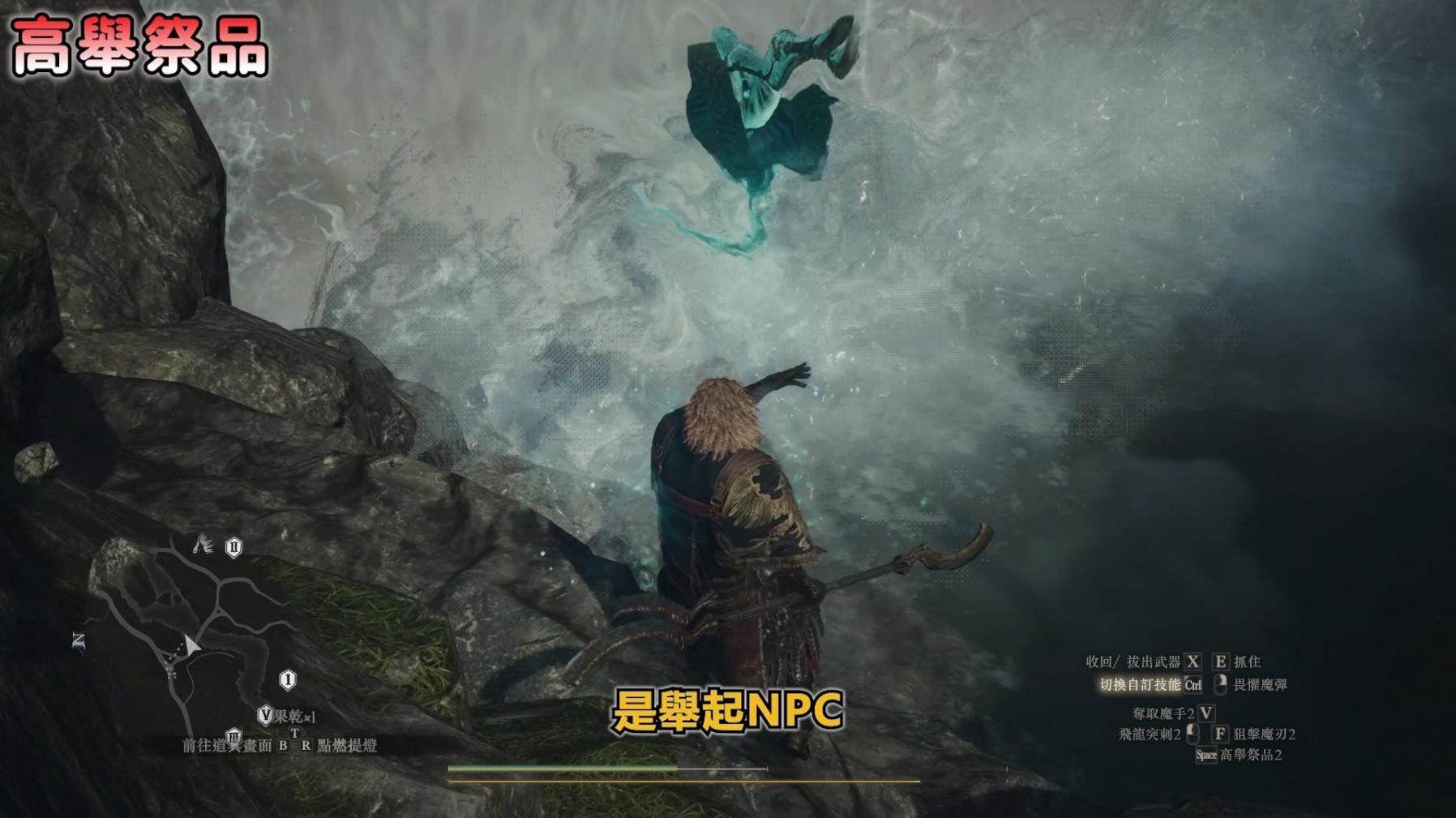
Task: Click the compass N marker on minimap
Action: click(79, 640)
